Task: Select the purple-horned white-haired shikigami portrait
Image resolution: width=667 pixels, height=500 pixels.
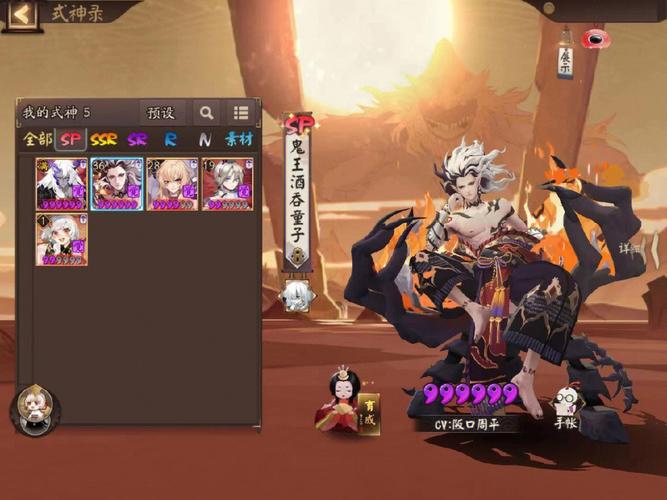Action: (x=62, y=184)
